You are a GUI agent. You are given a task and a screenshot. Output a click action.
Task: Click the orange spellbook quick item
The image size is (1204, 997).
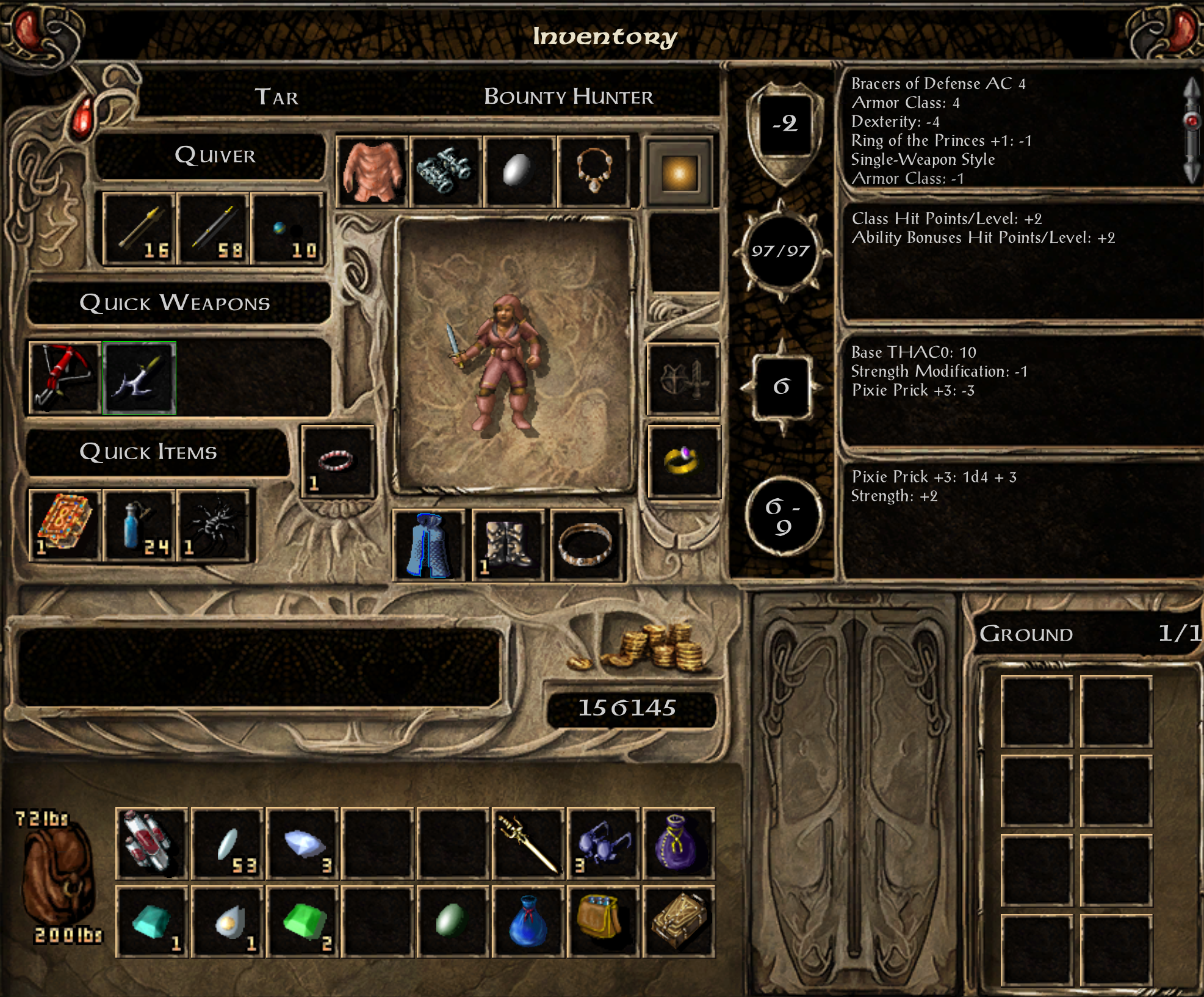click(x=65, y=526)
